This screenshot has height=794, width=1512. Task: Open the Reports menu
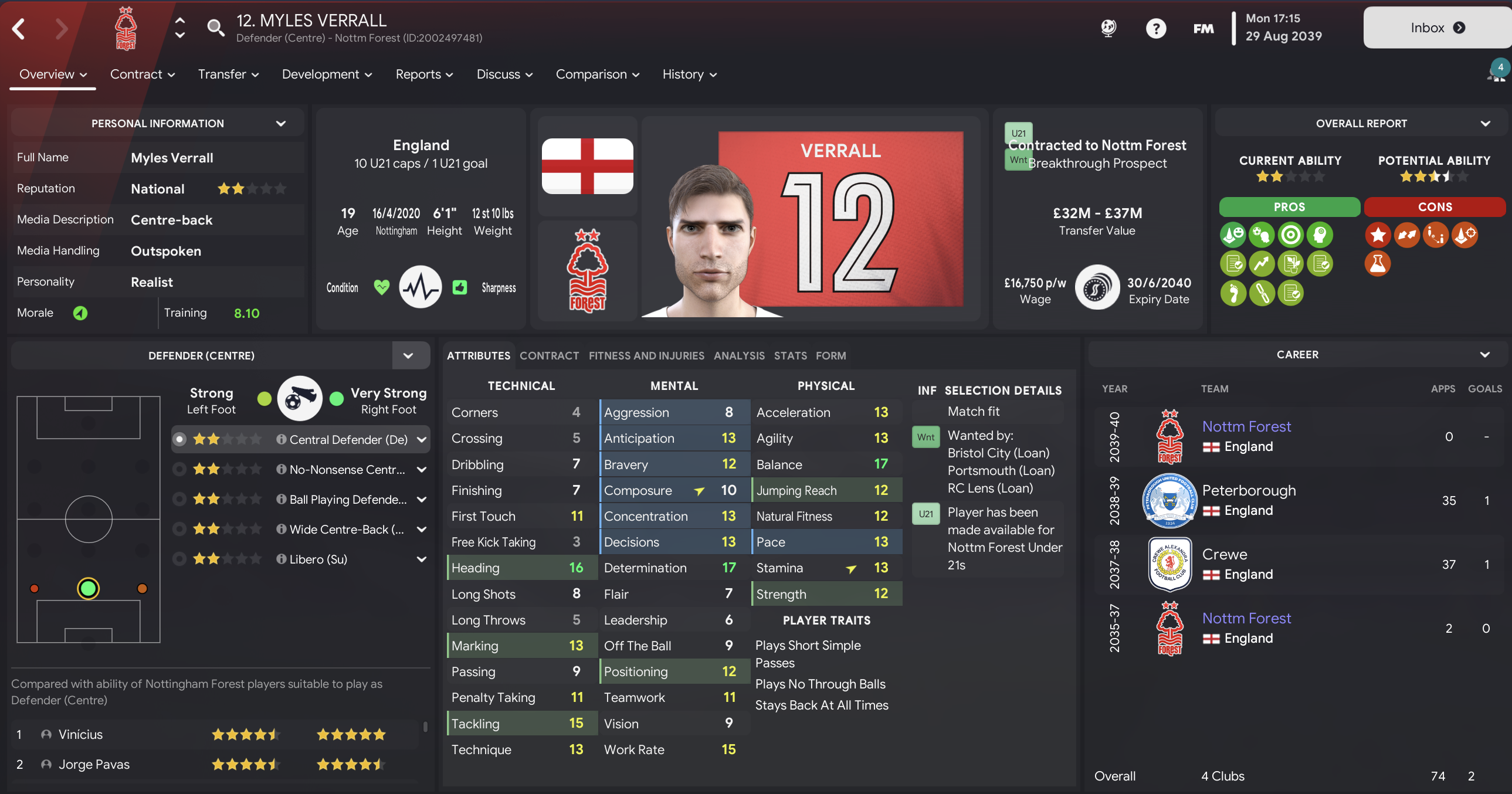coord(424,74)
